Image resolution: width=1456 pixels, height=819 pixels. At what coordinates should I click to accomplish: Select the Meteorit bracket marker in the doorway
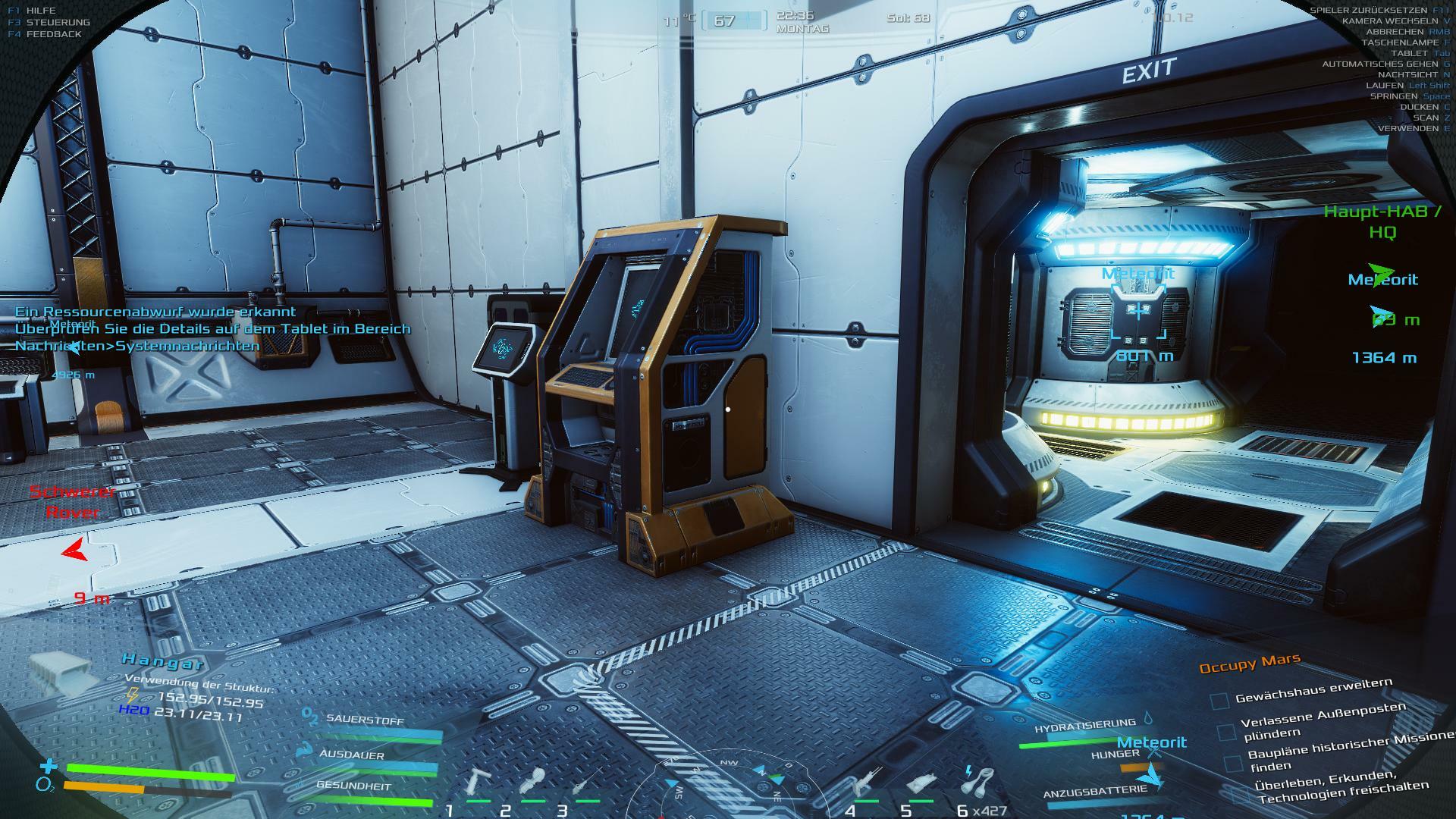click(x=1138, y=312)
